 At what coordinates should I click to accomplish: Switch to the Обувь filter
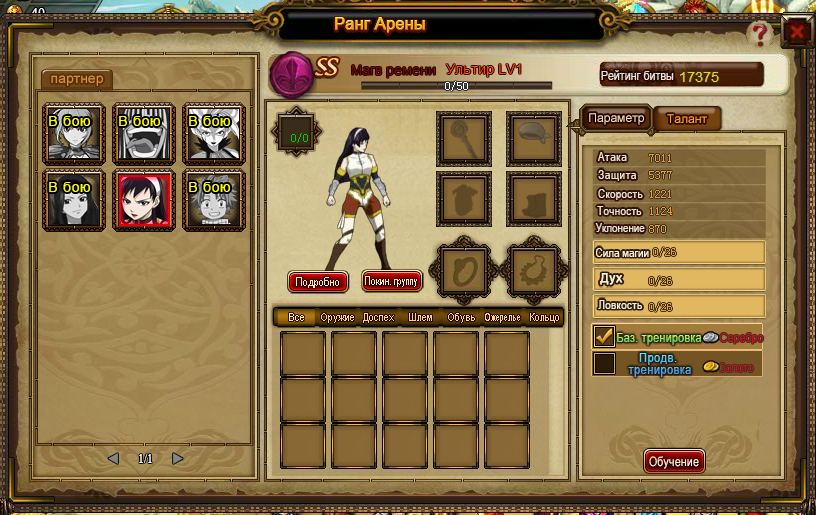tap(461, 317)
